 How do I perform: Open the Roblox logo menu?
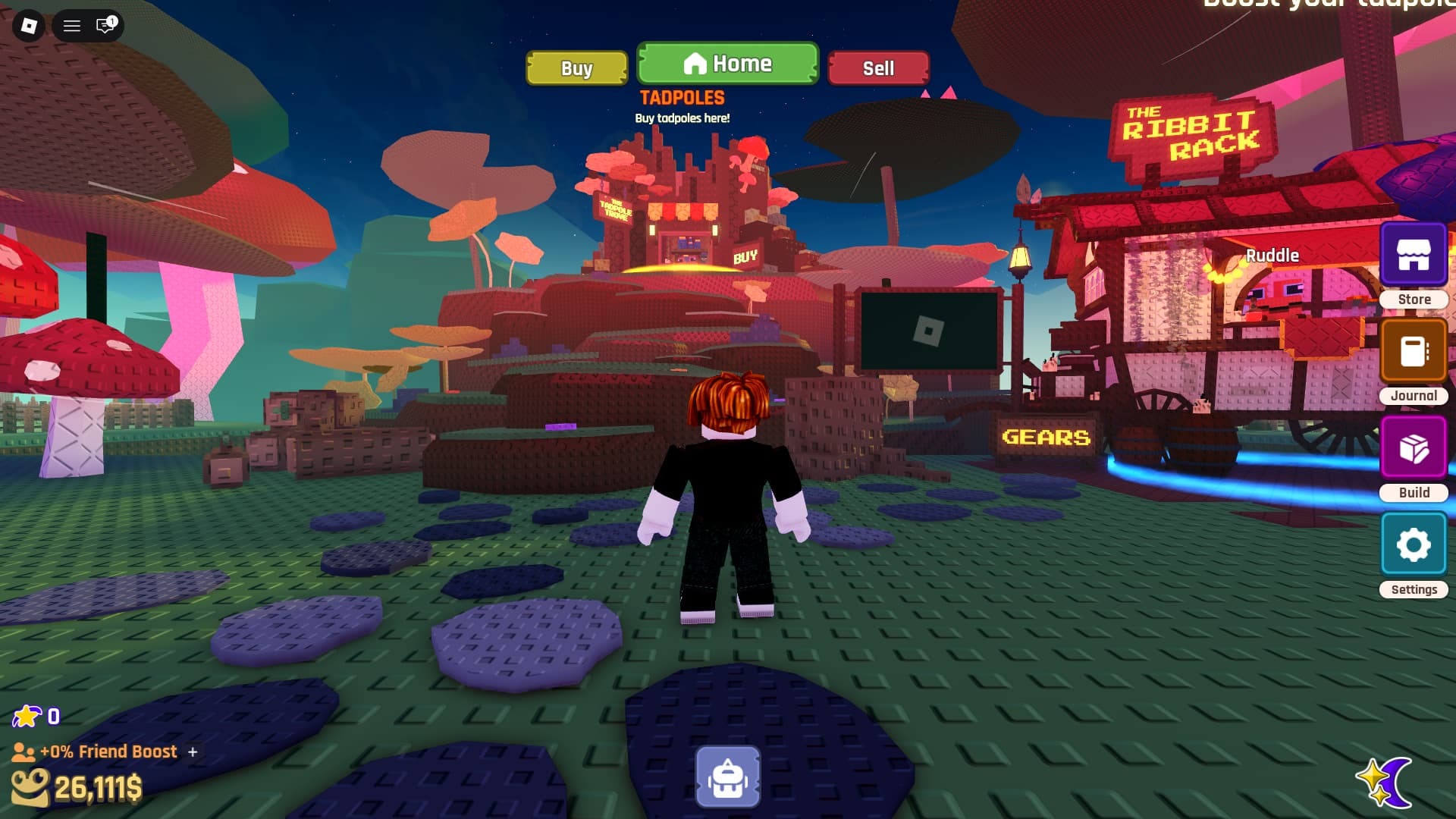(29, 26)
